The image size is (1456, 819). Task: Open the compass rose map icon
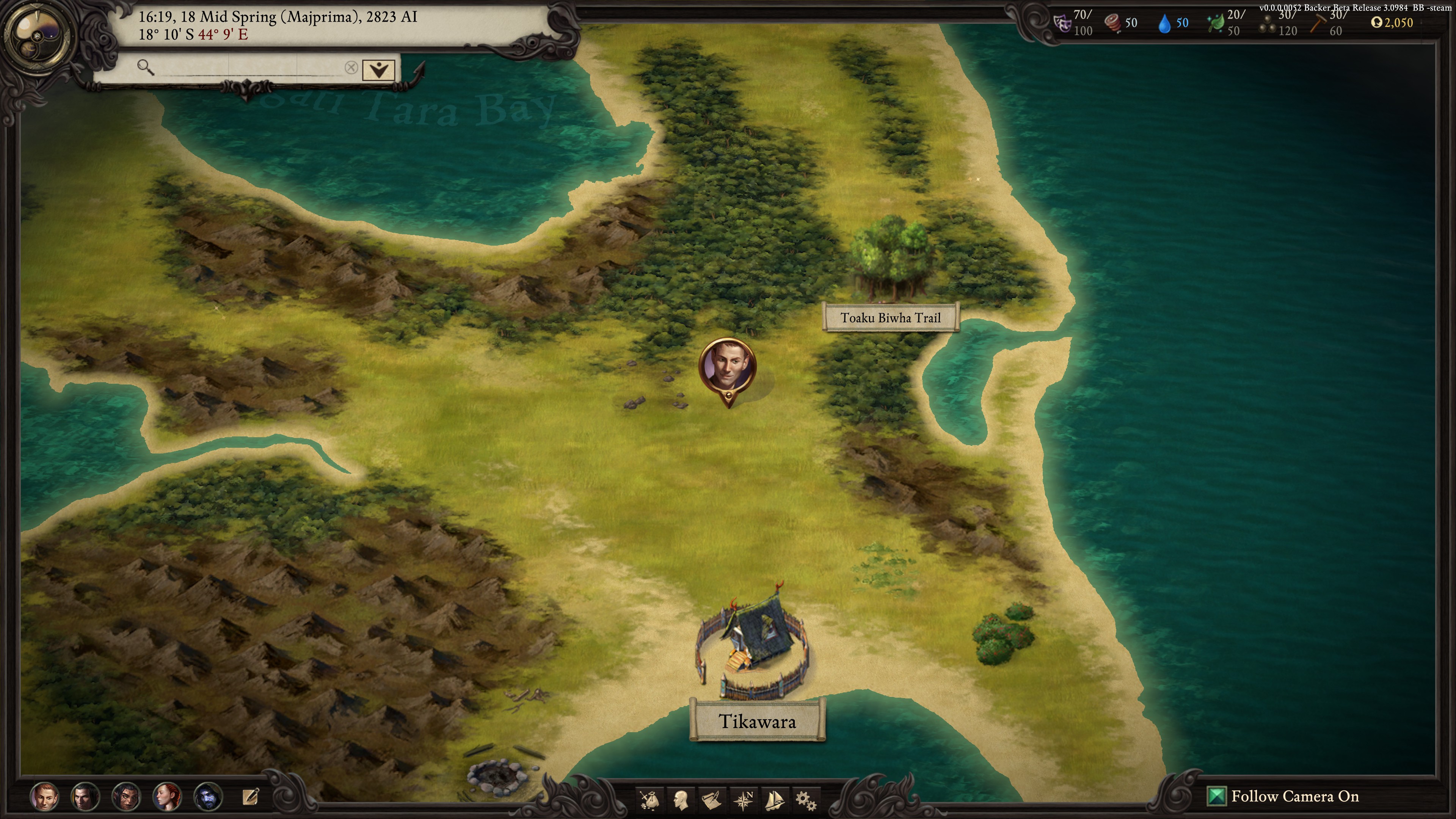743,799
